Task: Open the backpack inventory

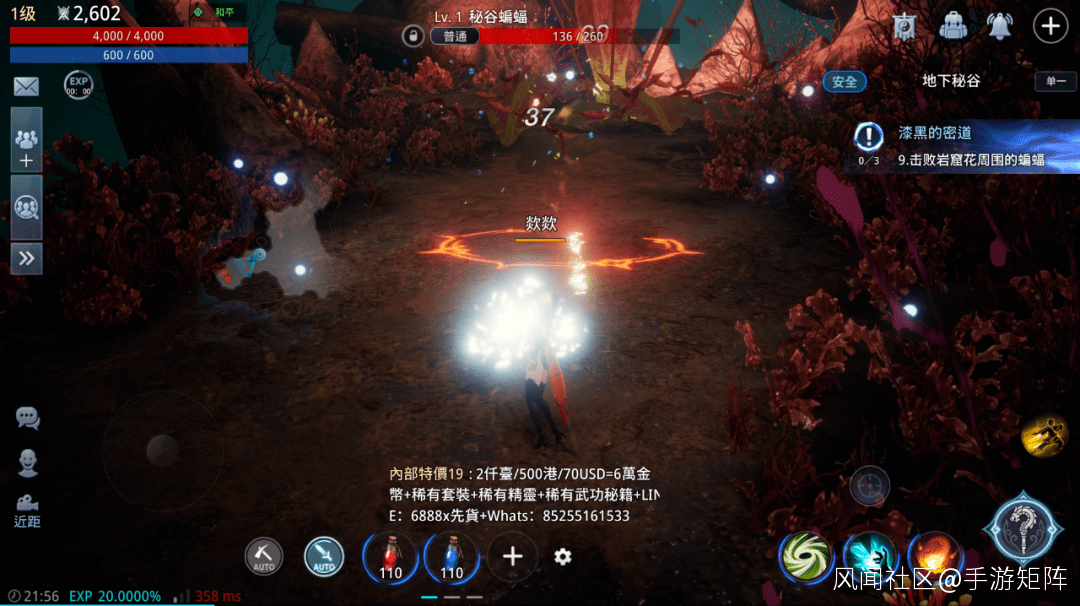Action: 953,26
